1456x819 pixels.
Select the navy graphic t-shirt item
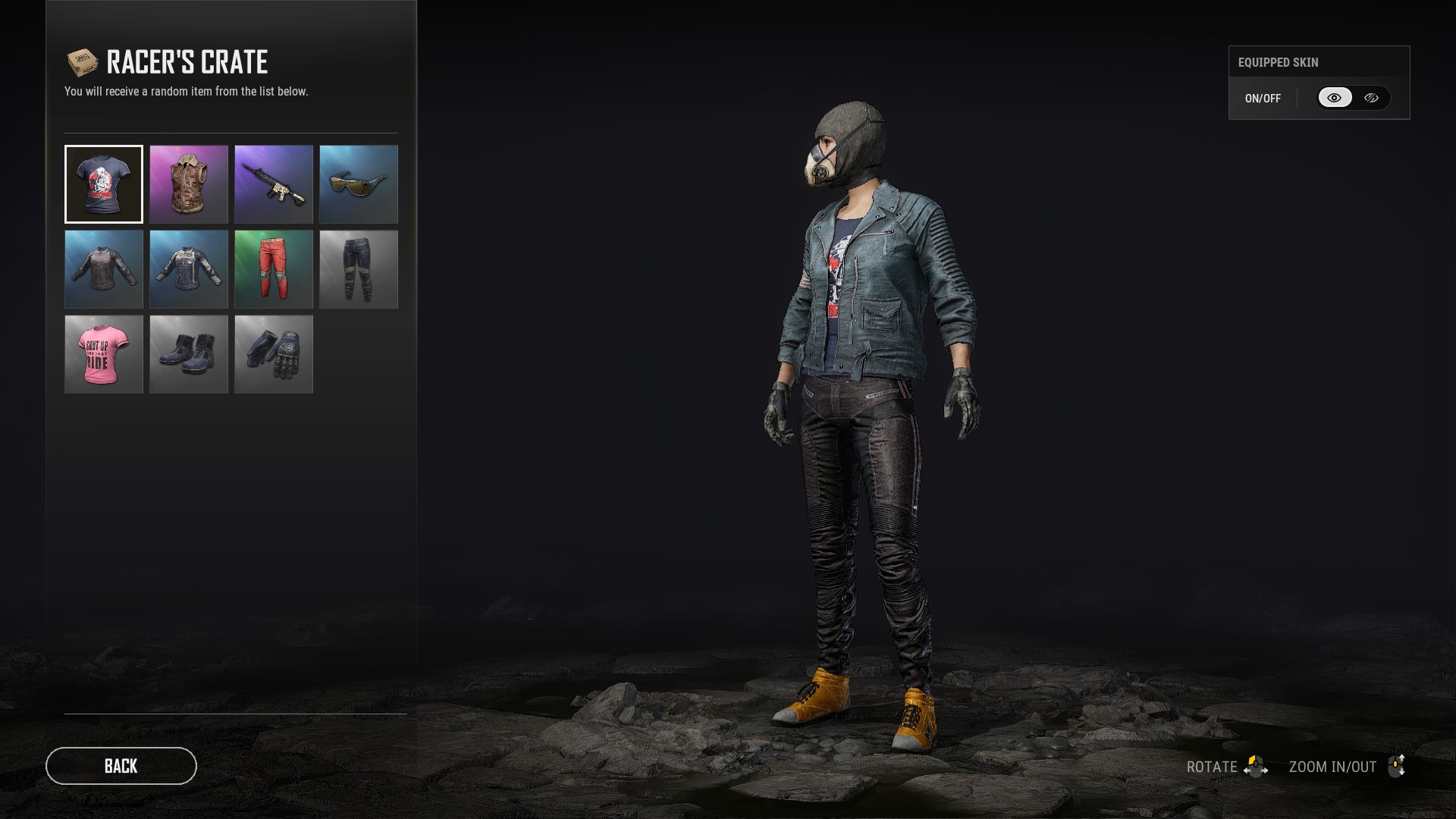click(x=104, y=184)
